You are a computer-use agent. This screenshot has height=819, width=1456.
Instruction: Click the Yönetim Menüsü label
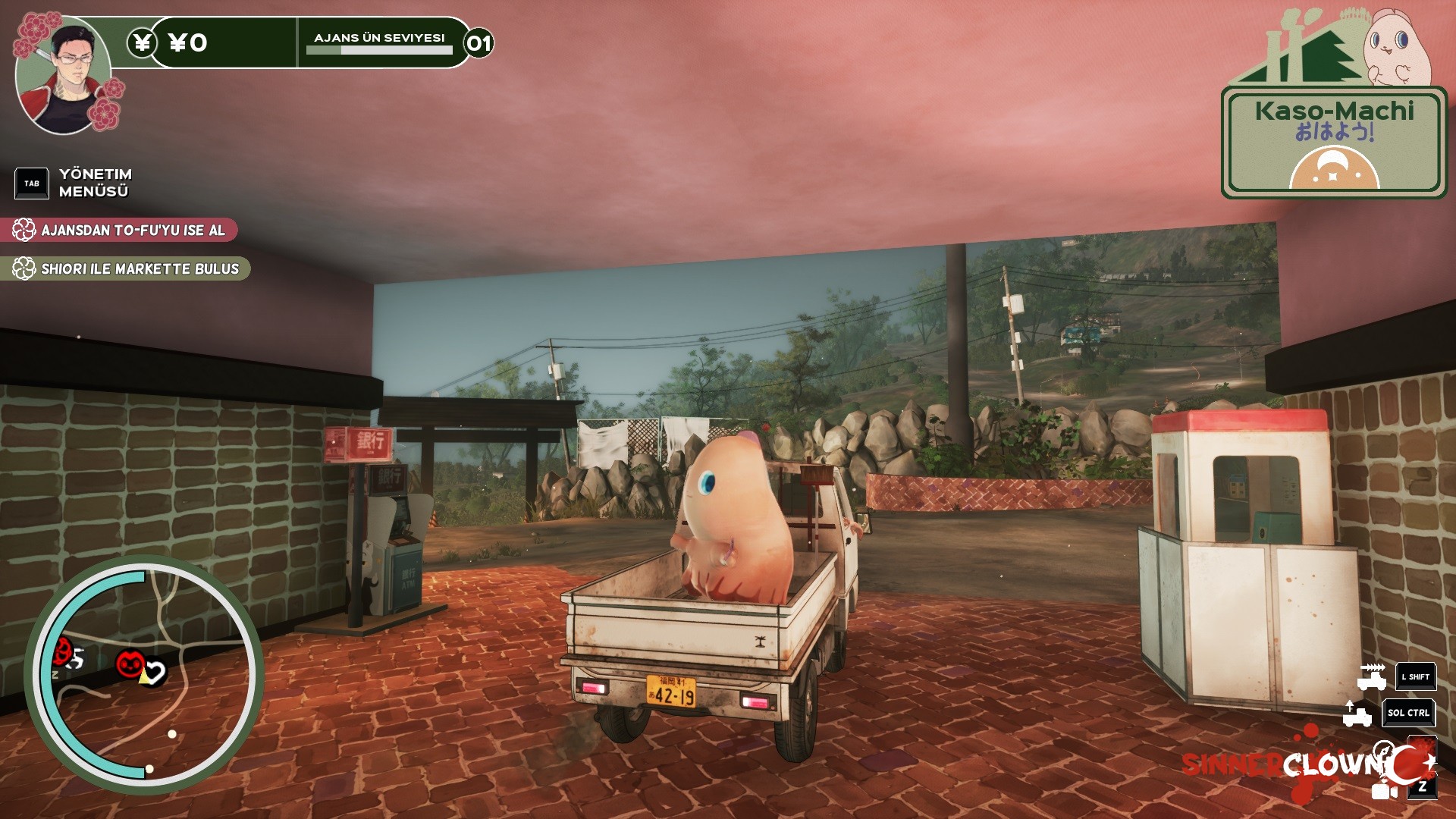95,183
